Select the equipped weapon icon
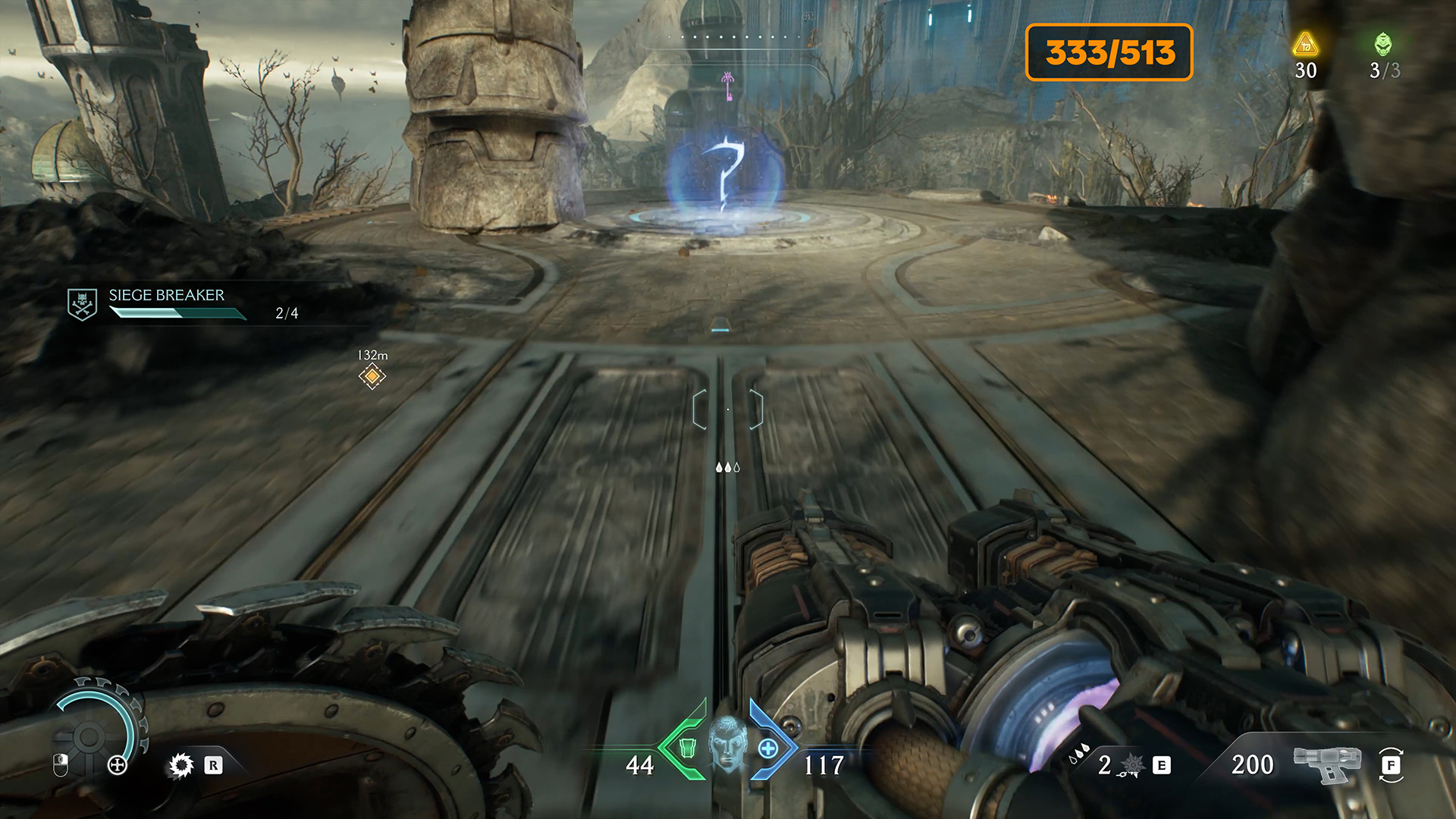The image size is (1456, 819). pos(1327,763)
